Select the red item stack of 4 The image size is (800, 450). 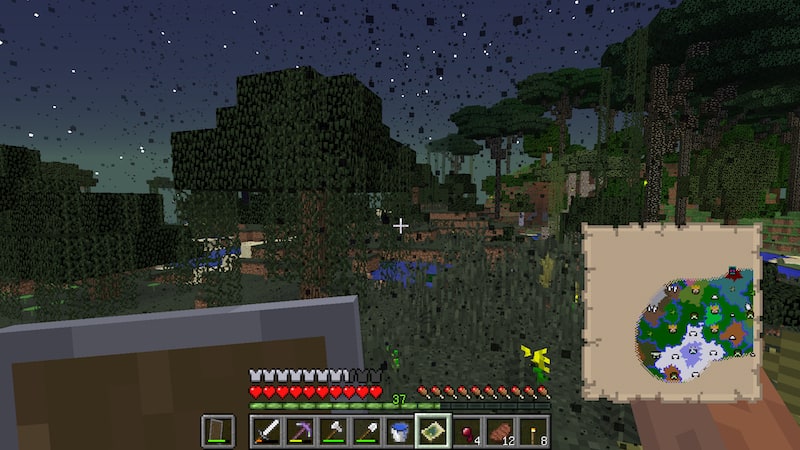(466, 431)
